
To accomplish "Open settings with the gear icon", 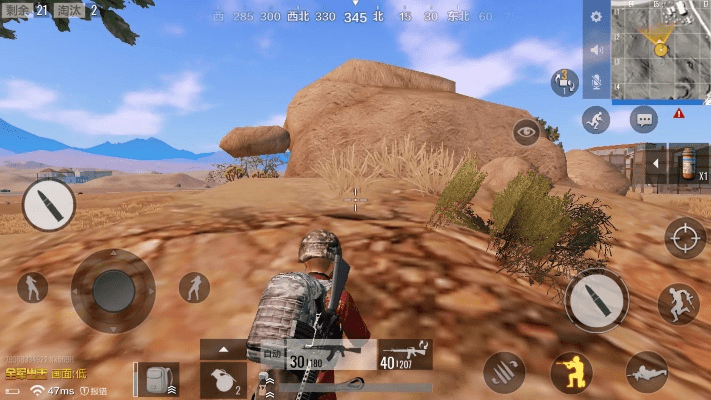I will click(x=596, y=17).
